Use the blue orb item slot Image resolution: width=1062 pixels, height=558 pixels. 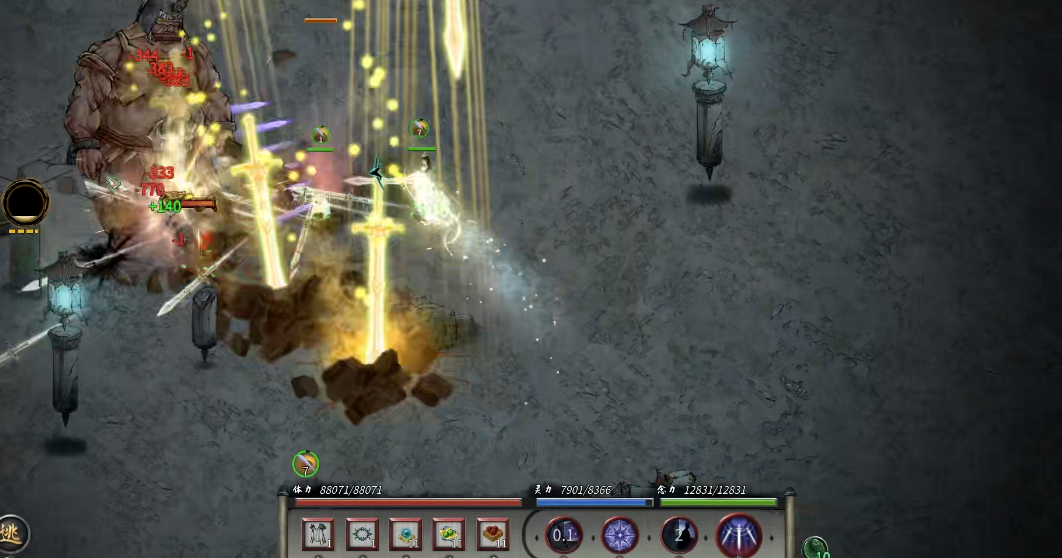pos(405,534)
